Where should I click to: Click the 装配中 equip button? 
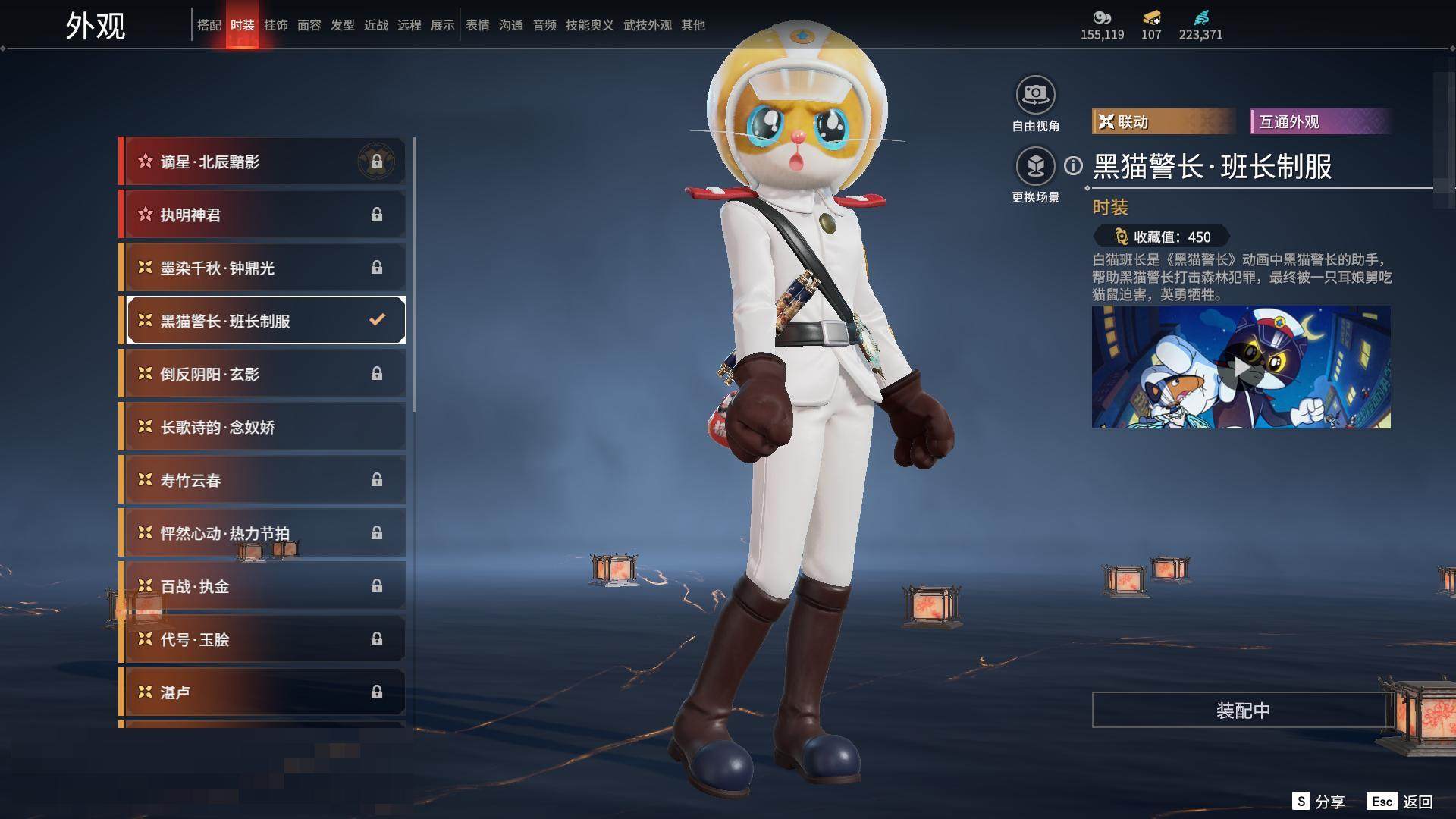1242,710
